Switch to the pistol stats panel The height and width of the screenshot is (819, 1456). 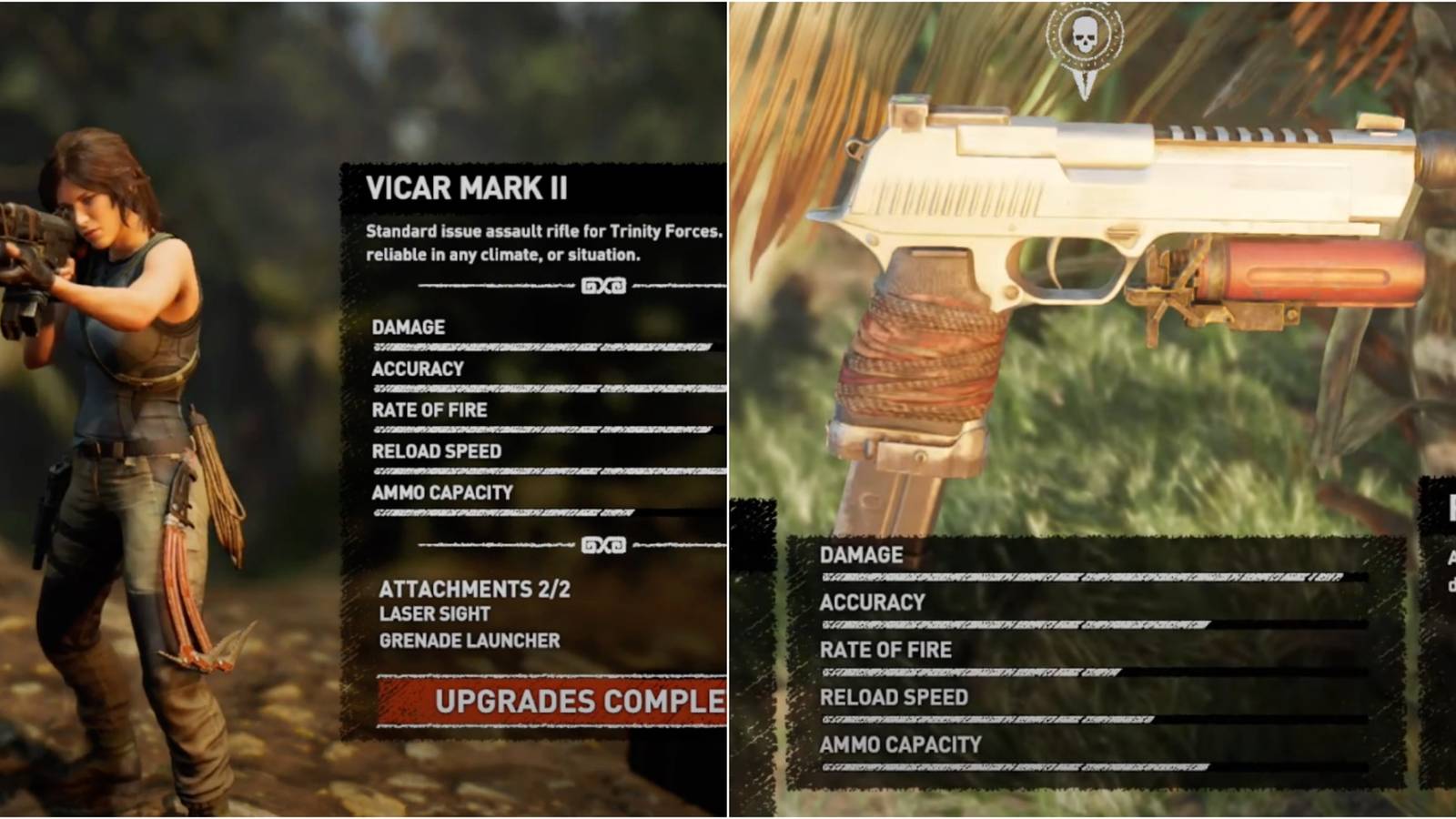1083,655
